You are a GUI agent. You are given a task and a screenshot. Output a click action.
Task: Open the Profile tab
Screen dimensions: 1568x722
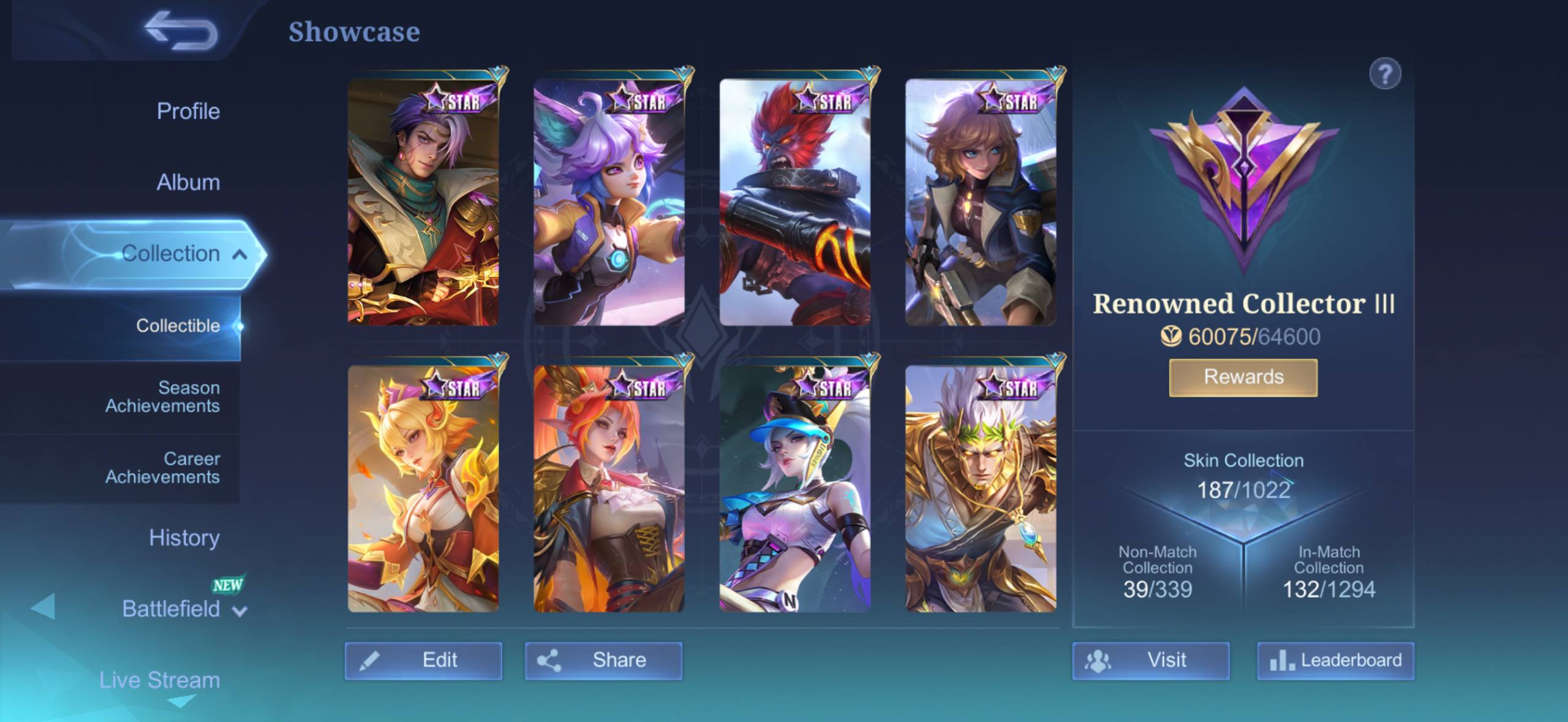point(188,111)
